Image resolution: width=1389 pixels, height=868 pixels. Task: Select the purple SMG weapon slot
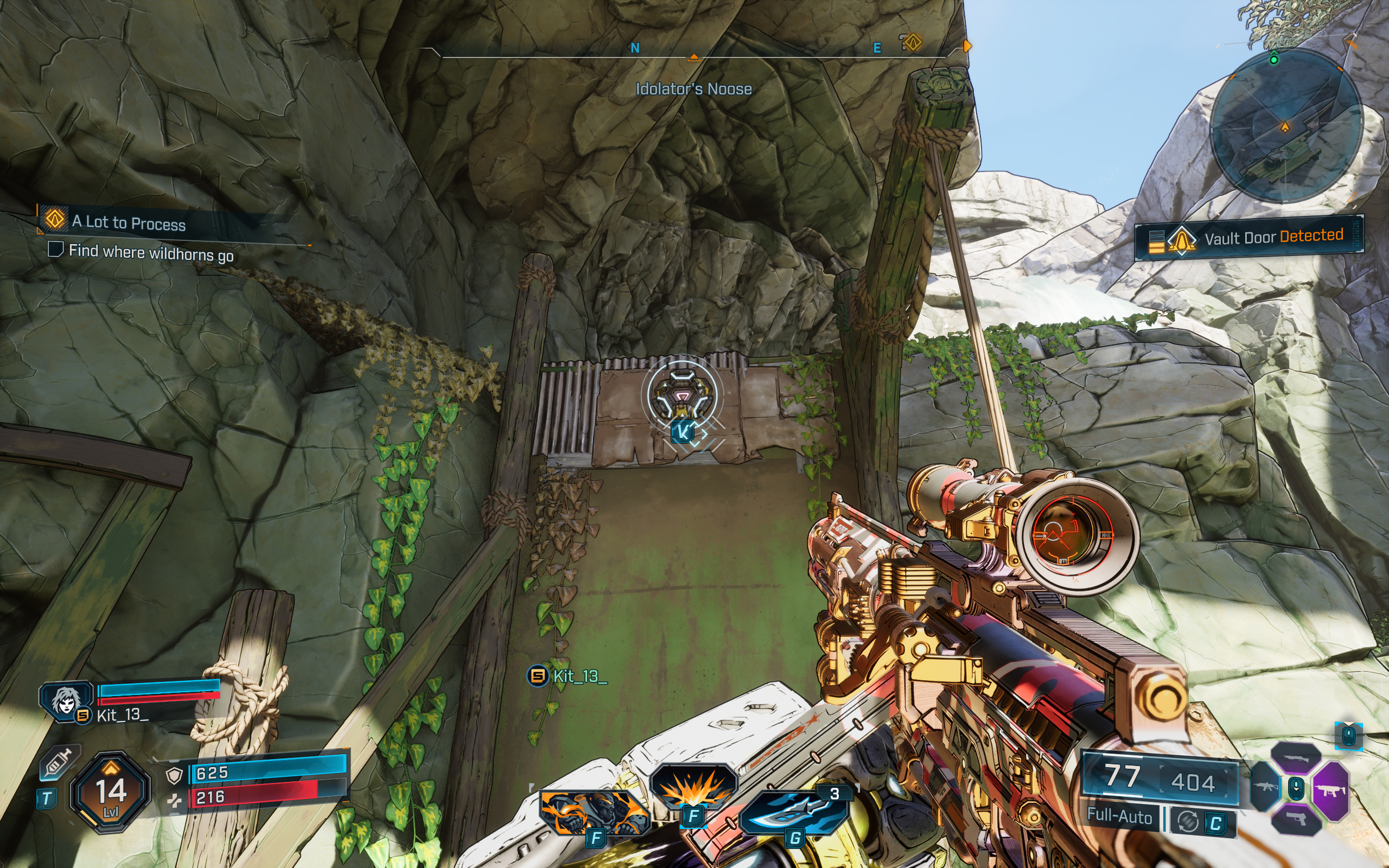(x=1331, y=793)
